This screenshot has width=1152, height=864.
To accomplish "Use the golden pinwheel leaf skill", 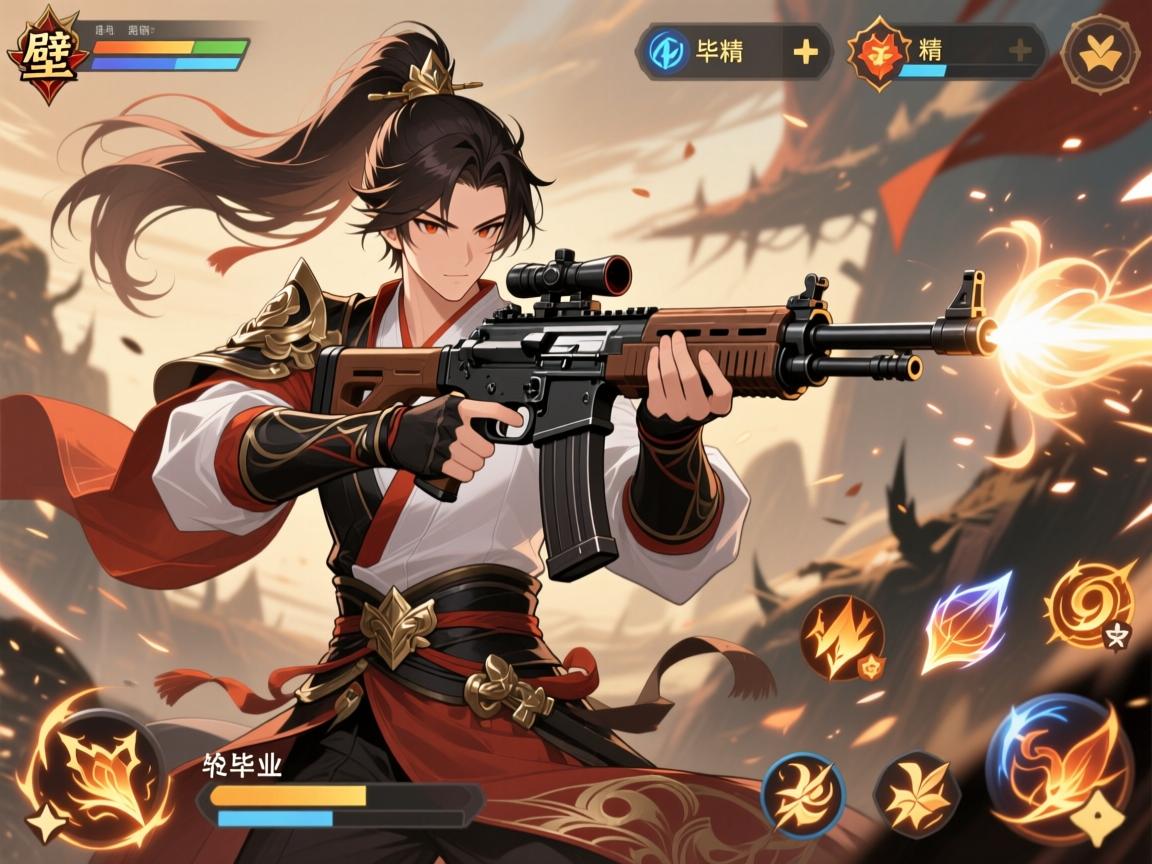I will pos(916,796).
